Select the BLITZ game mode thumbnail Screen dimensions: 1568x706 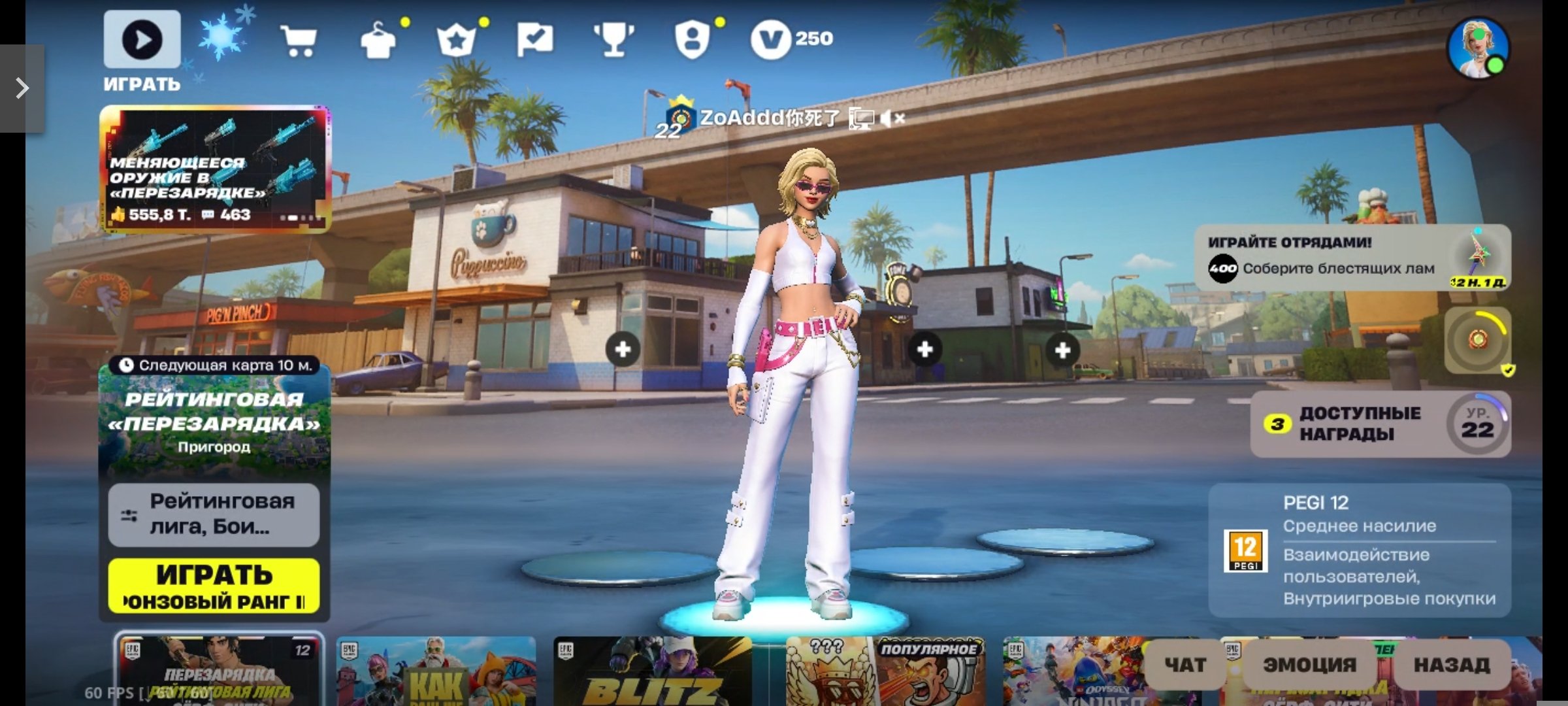652,671
